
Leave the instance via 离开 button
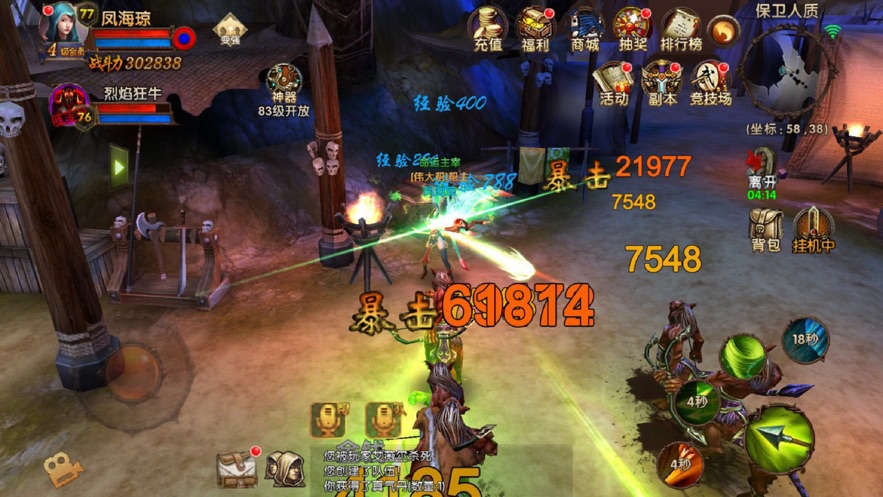(x=763, y=170)
